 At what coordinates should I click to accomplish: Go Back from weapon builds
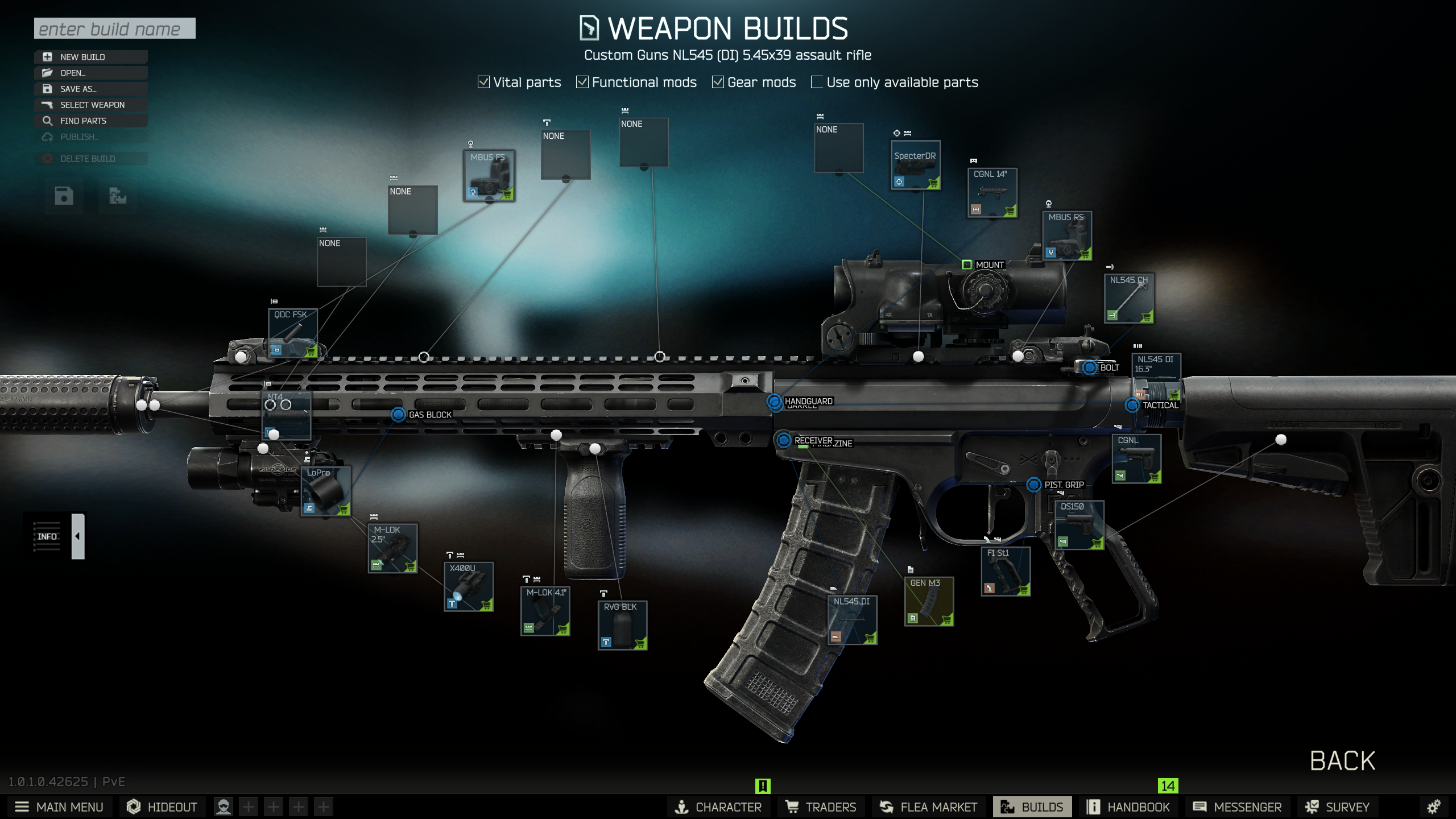tap(1342, 761)
